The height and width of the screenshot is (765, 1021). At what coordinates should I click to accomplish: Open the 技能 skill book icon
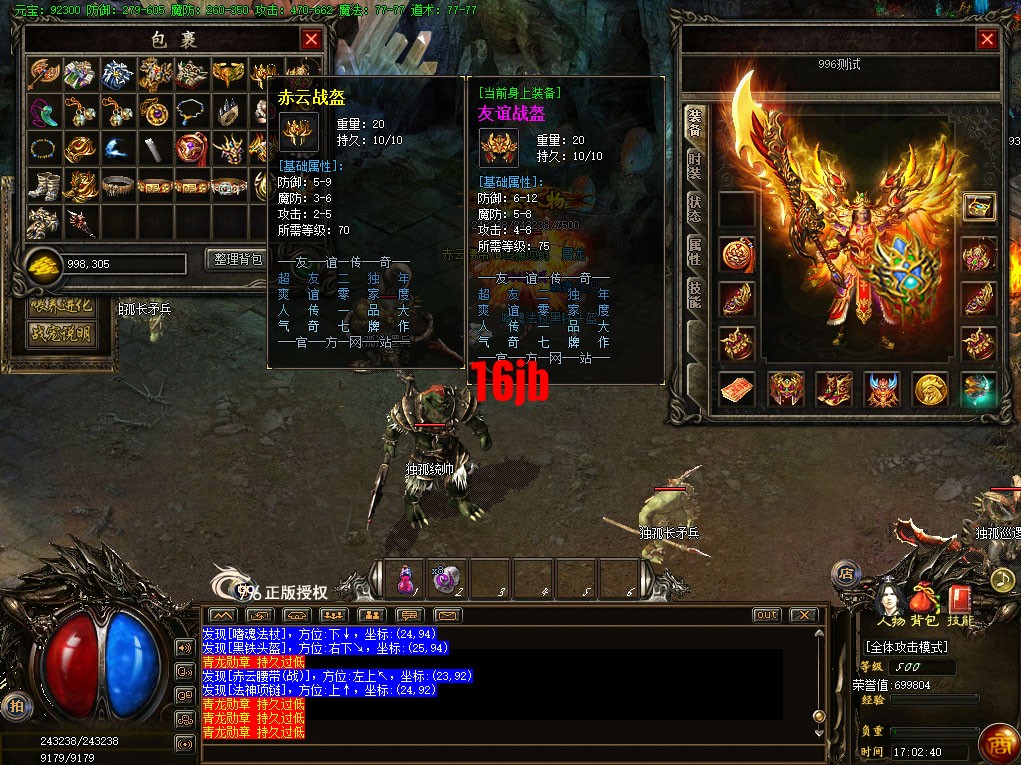tap(960, 600)
